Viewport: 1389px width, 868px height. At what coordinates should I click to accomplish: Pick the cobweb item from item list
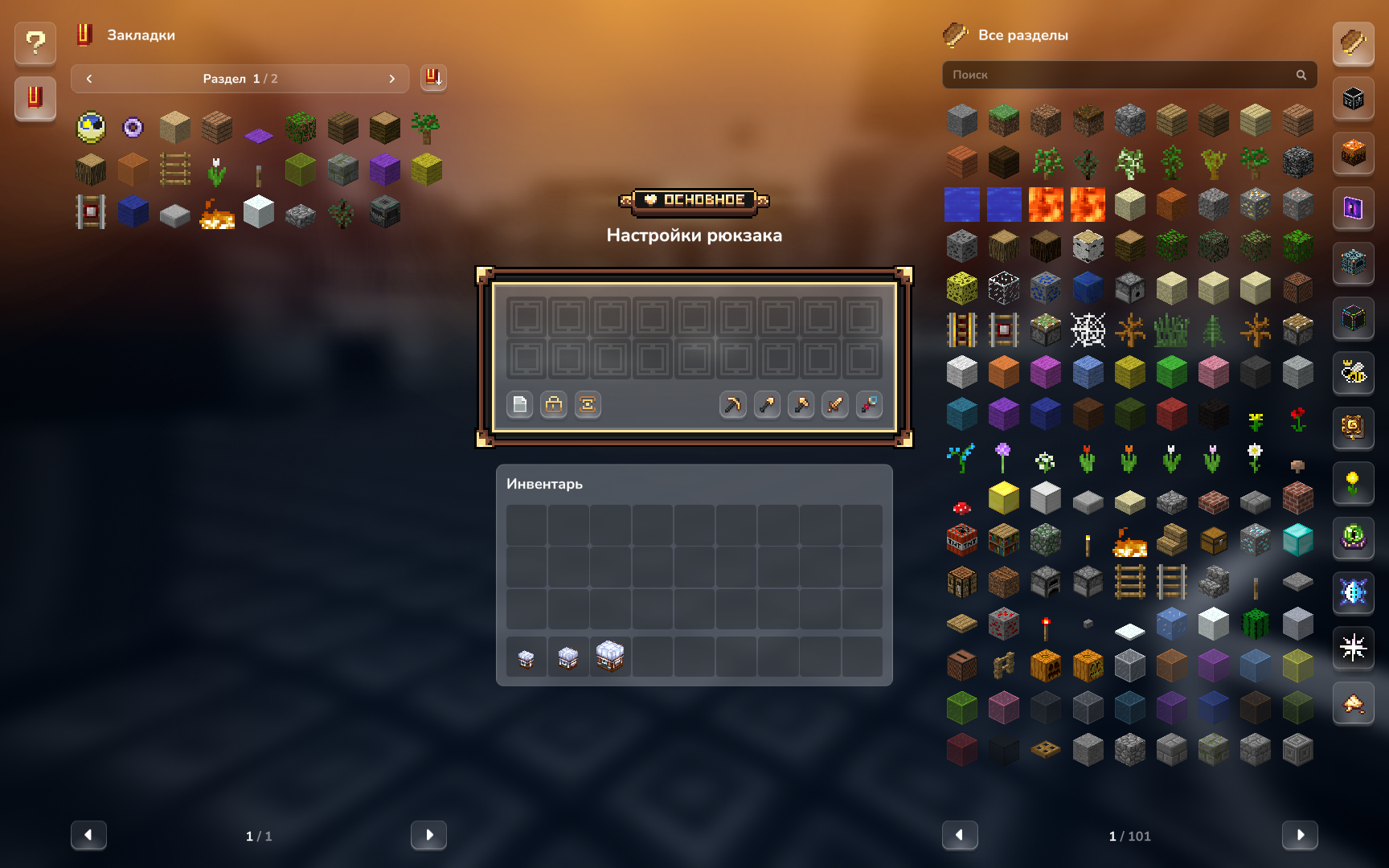click(1088, 330)
